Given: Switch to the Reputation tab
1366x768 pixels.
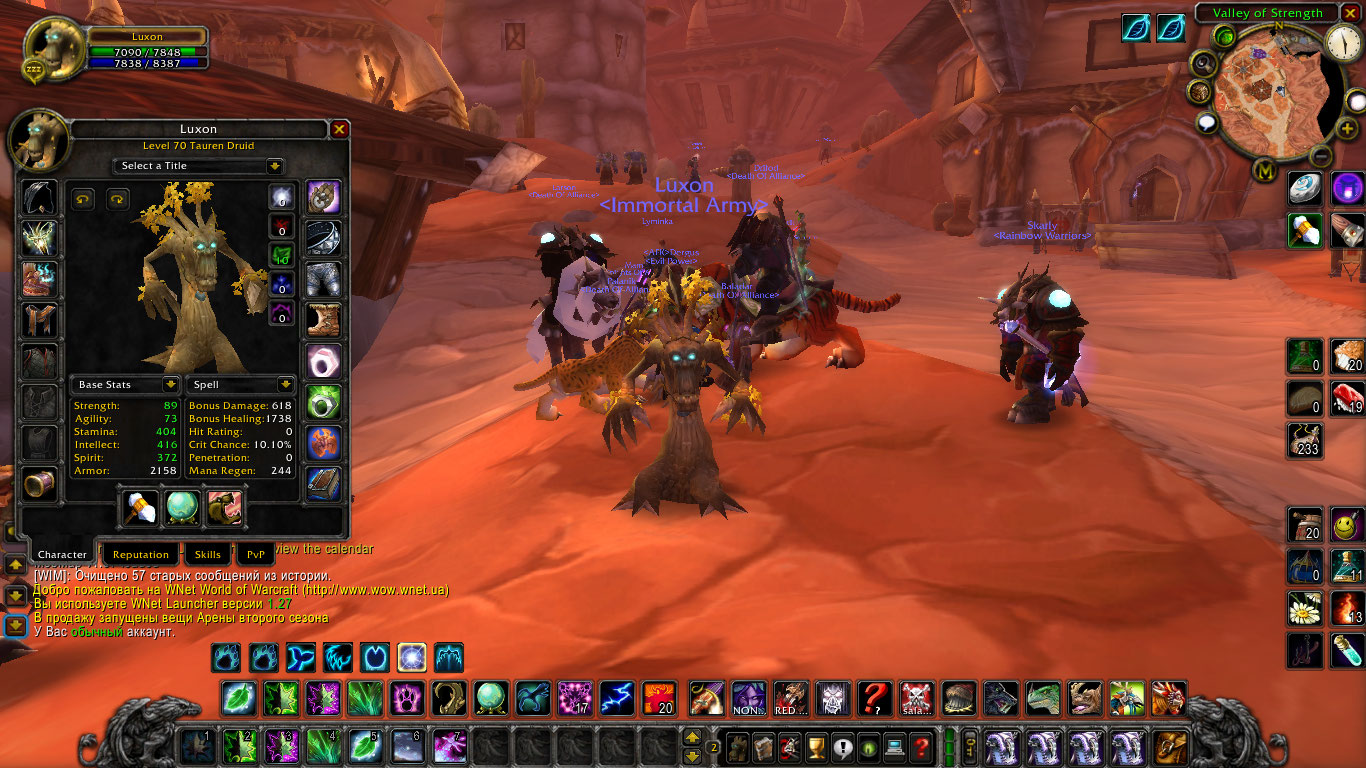Looking at the screenshot, I should tap(140, 554).
